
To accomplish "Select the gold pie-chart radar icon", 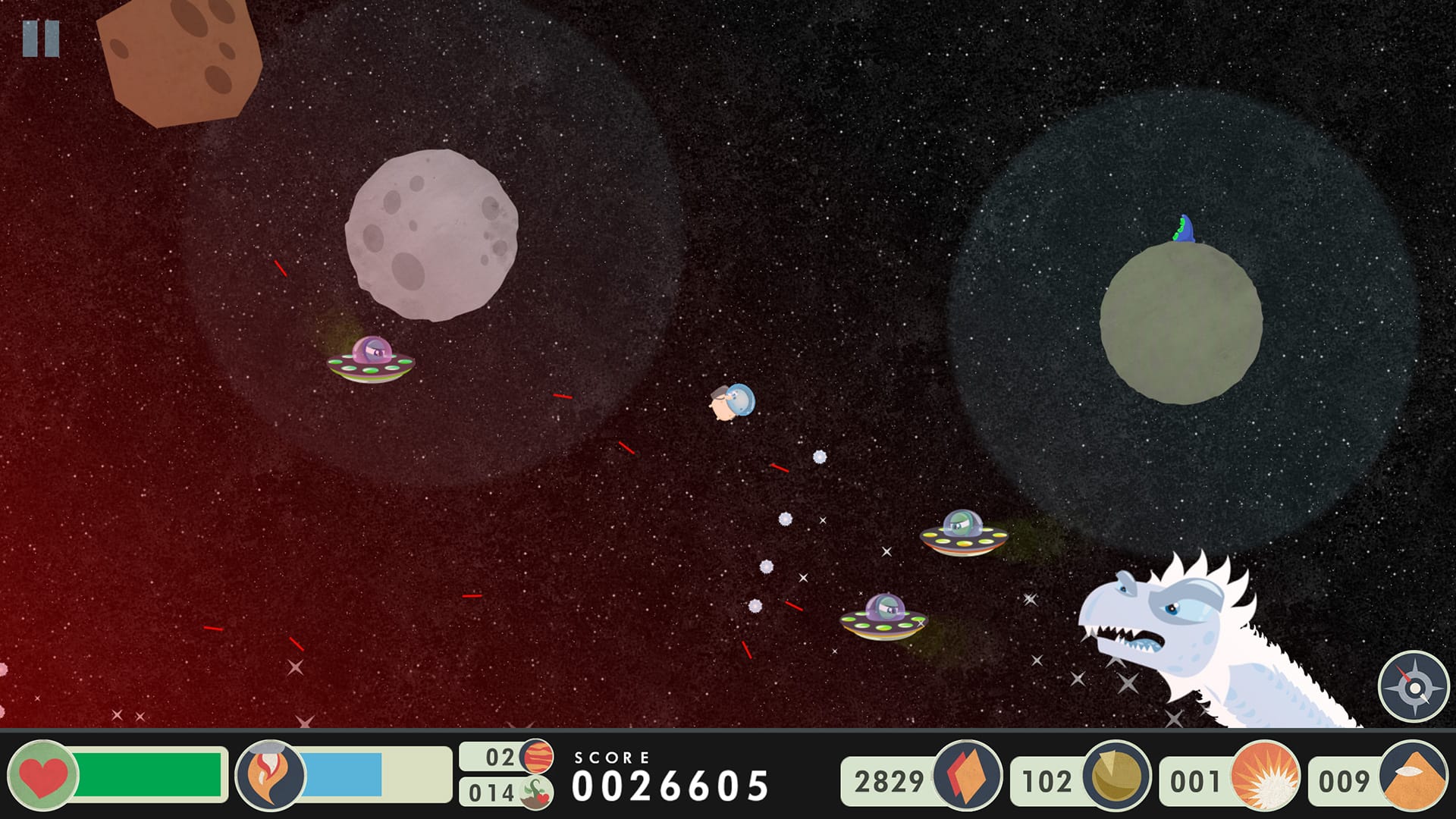I will click(1116, 775).
